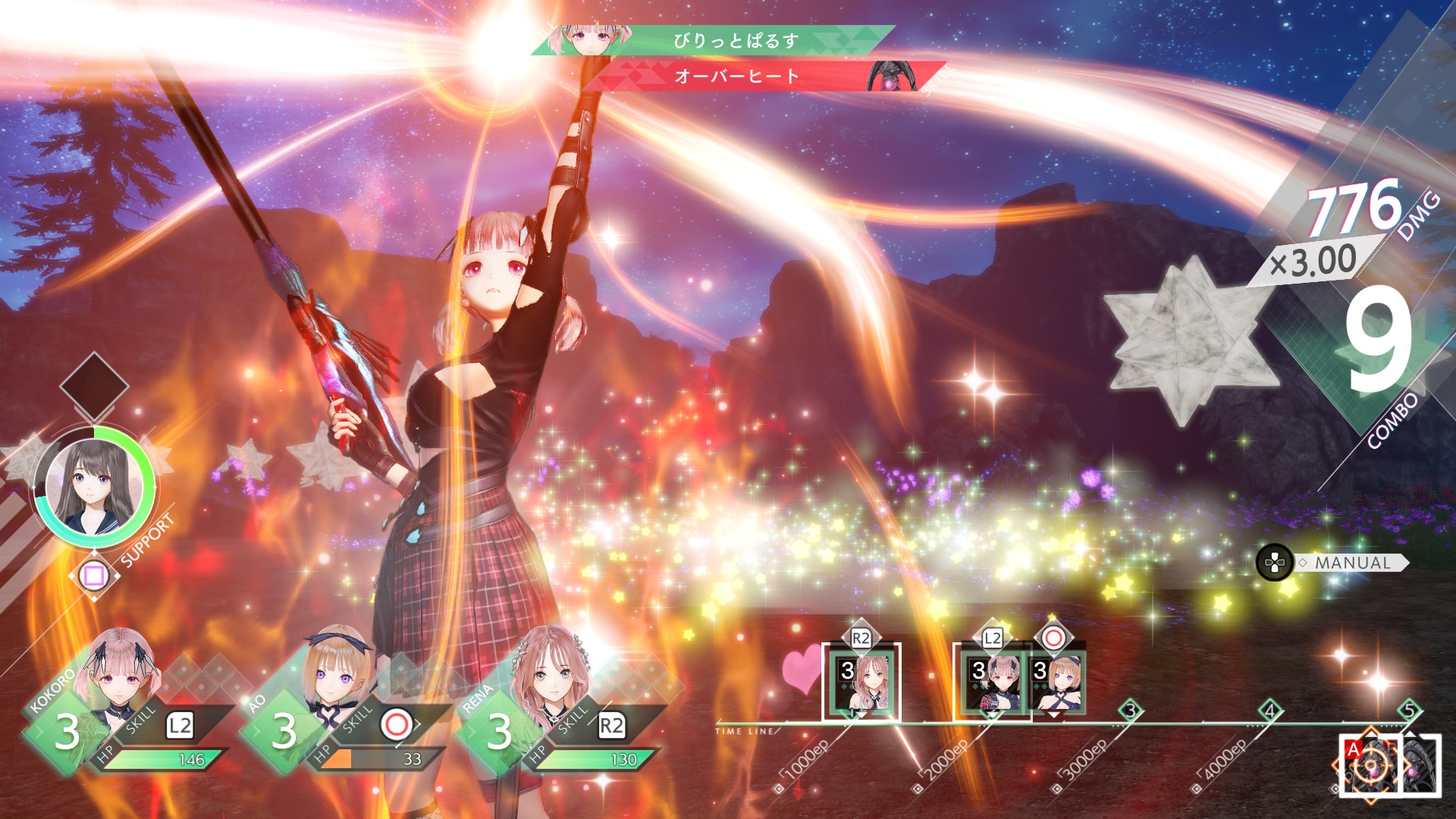
Task: Click the green びりっとぱるす skill banner
Action: 734,40
